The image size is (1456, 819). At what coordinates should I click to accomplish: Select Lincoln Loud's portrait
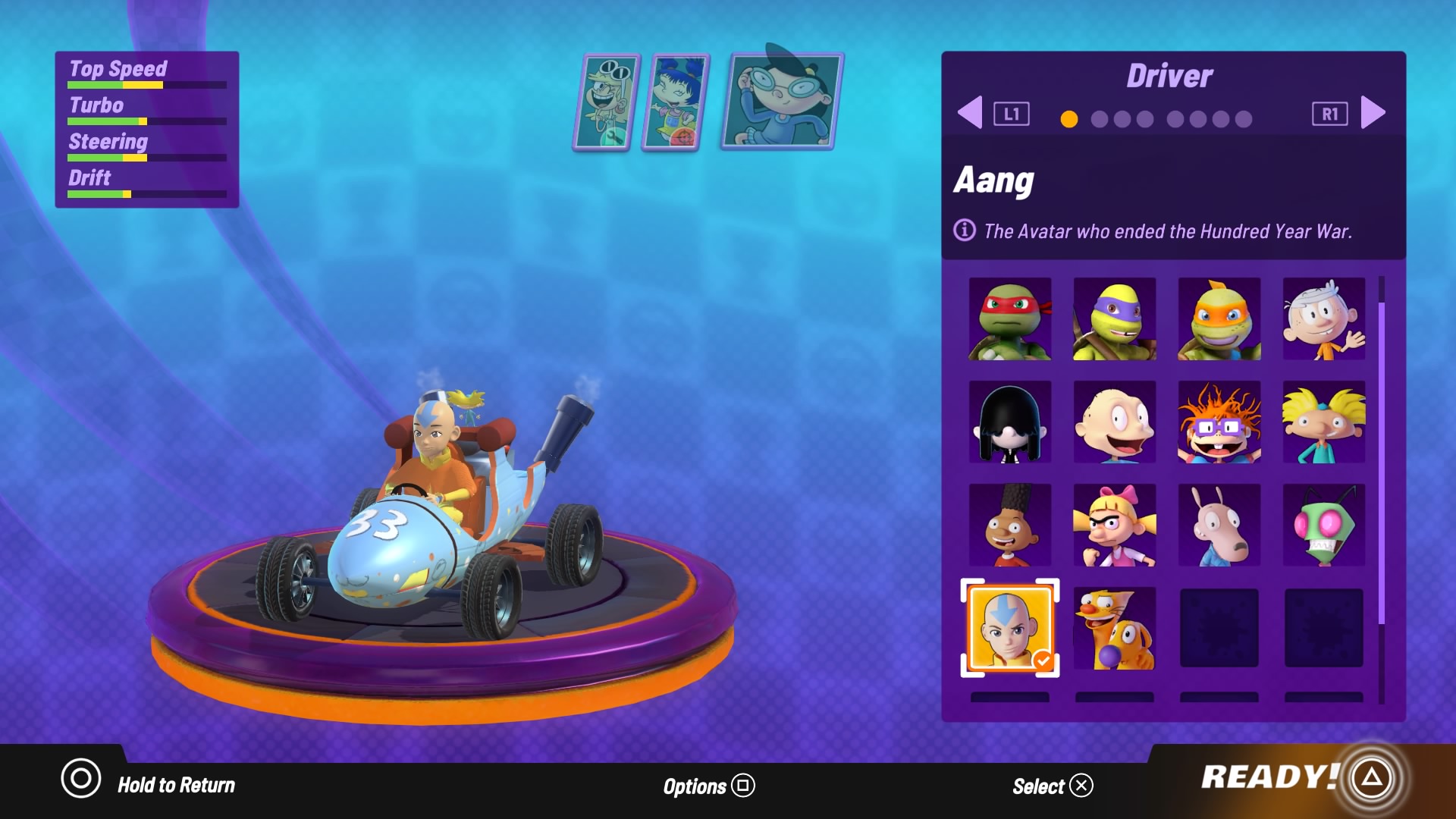click(x=1323, y=318)
